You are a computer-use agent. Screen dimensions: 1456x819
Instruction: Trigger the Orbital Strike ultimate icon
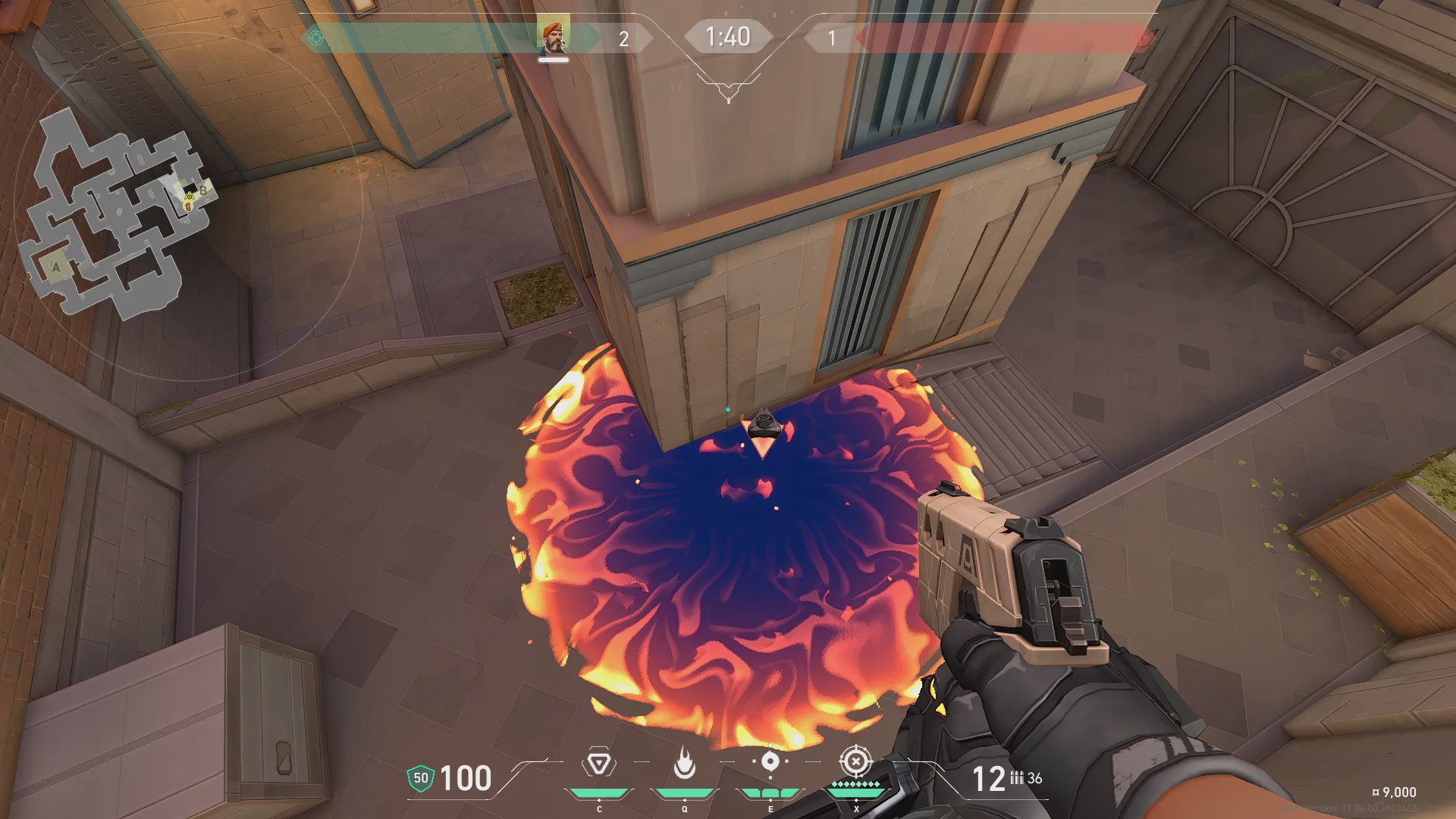(855, 761)
